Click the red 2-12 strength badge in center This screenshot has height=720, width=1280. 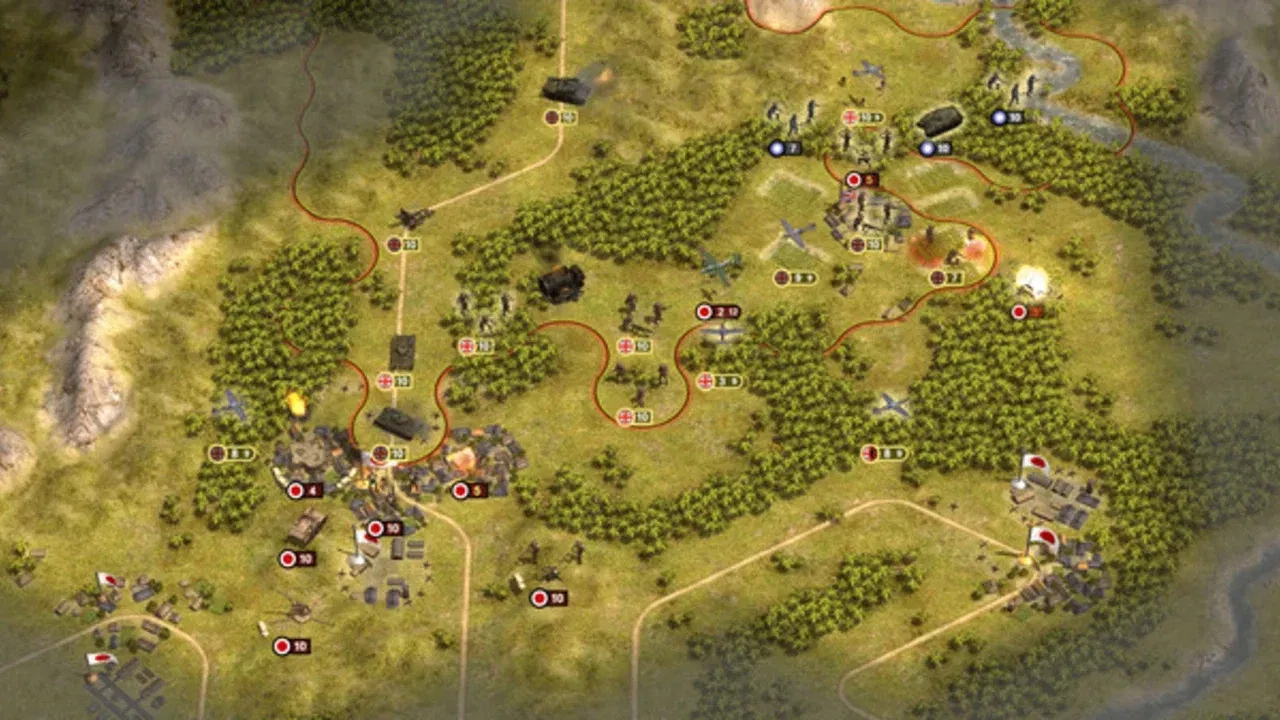719,311
